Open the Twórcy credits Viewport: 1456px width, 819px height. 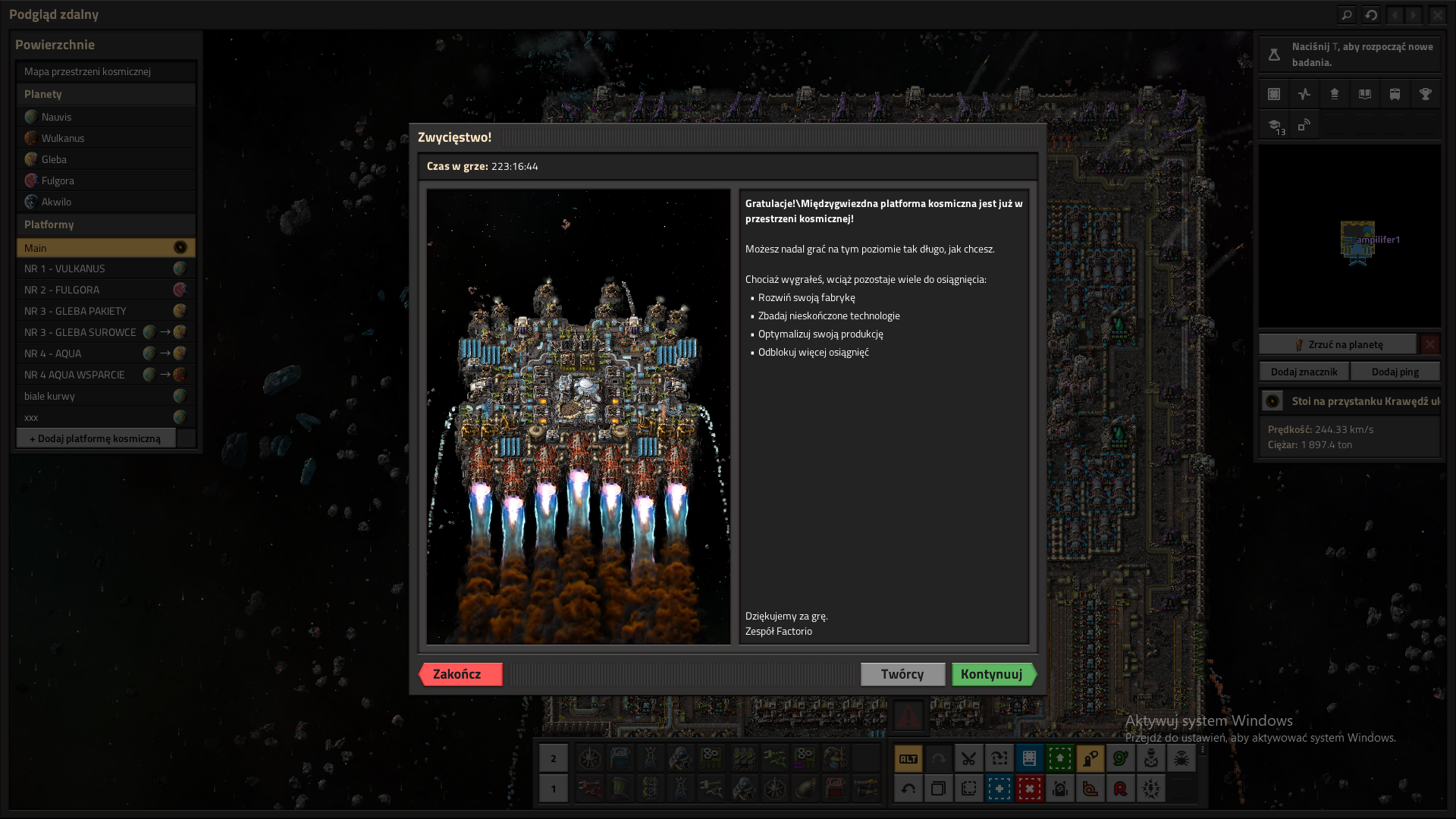(x=902, y=674)
